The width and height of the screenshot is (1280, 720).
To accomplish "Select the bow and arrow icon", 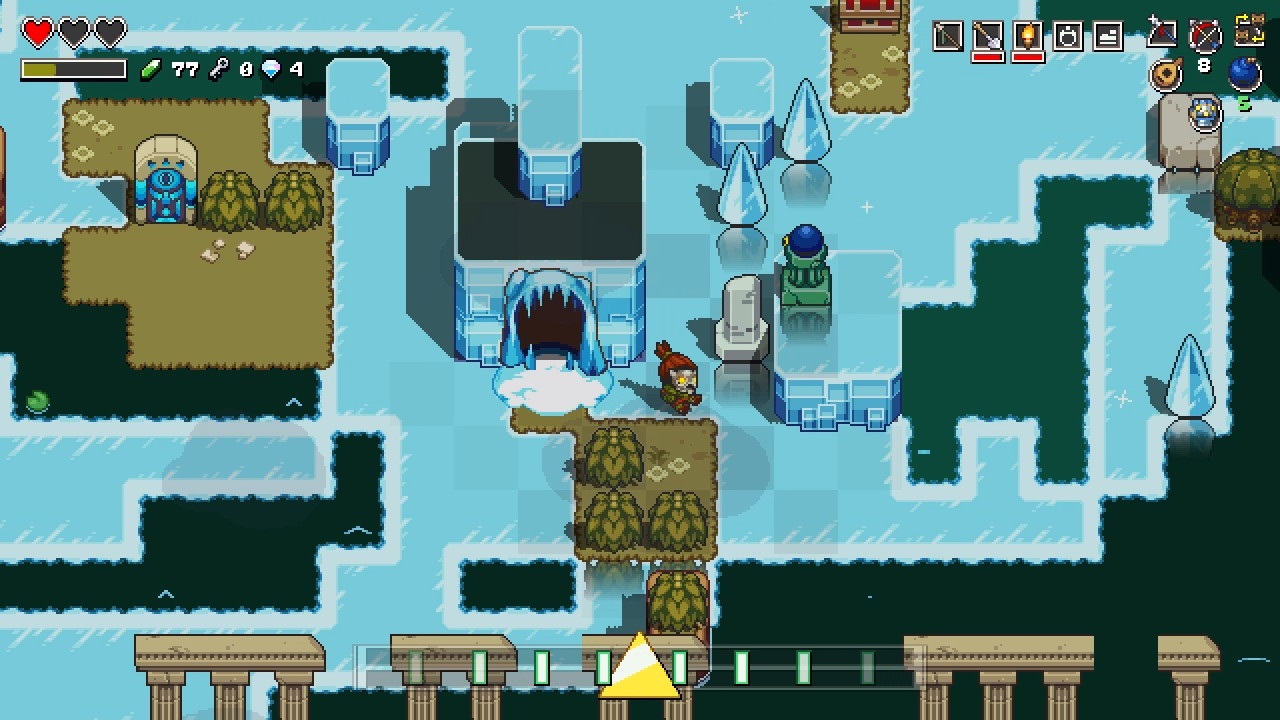I will [x=1204, y=34].
